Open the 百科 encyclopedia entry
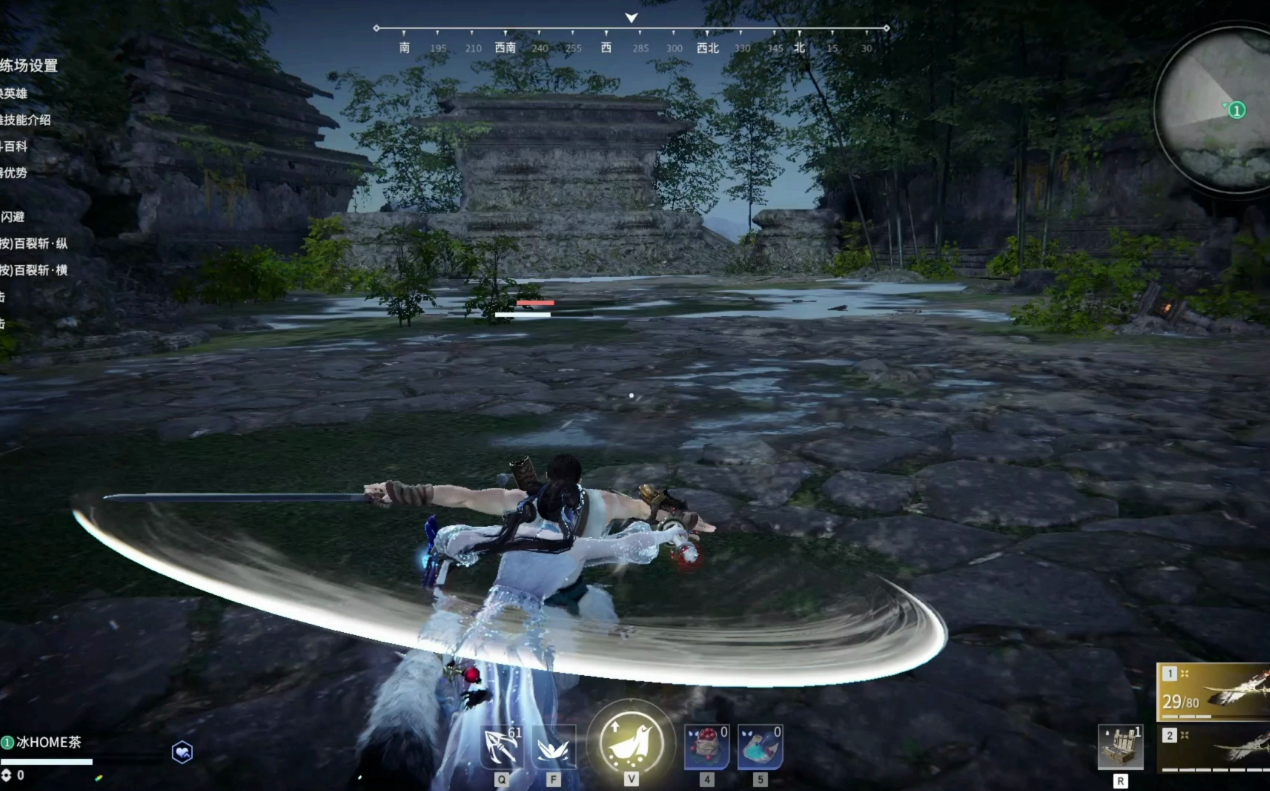The height and width of the screenshot is (791, 1270). click(14, 146)
